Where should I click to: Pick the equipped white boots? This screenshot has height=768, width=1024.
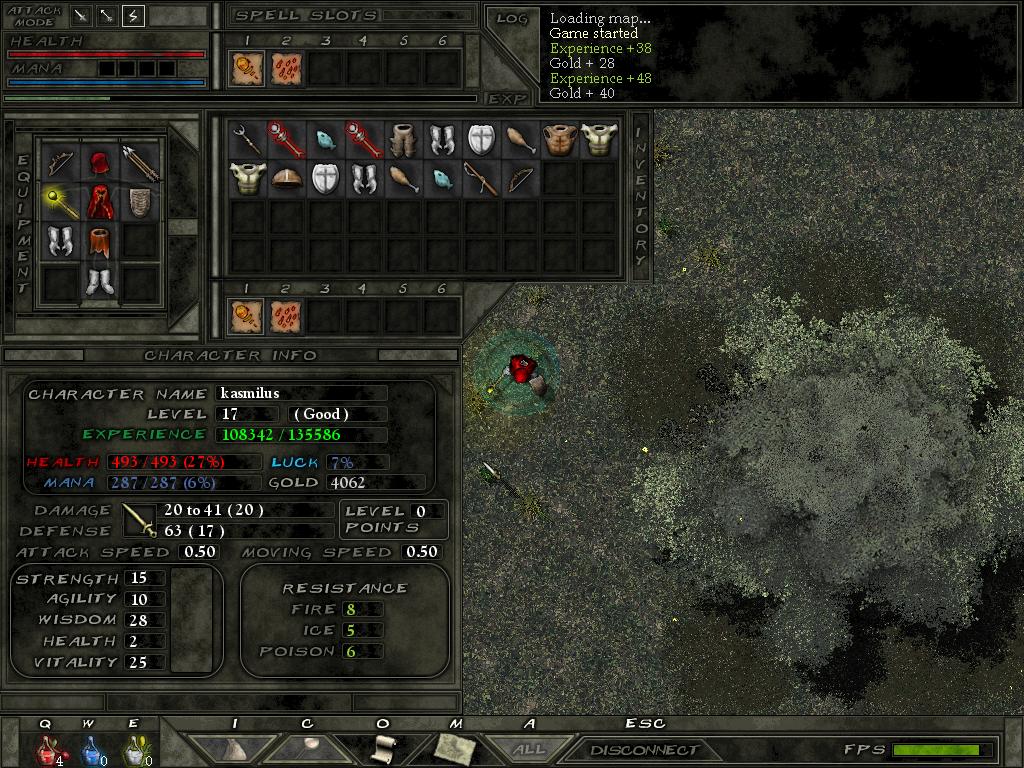(98, 282)
